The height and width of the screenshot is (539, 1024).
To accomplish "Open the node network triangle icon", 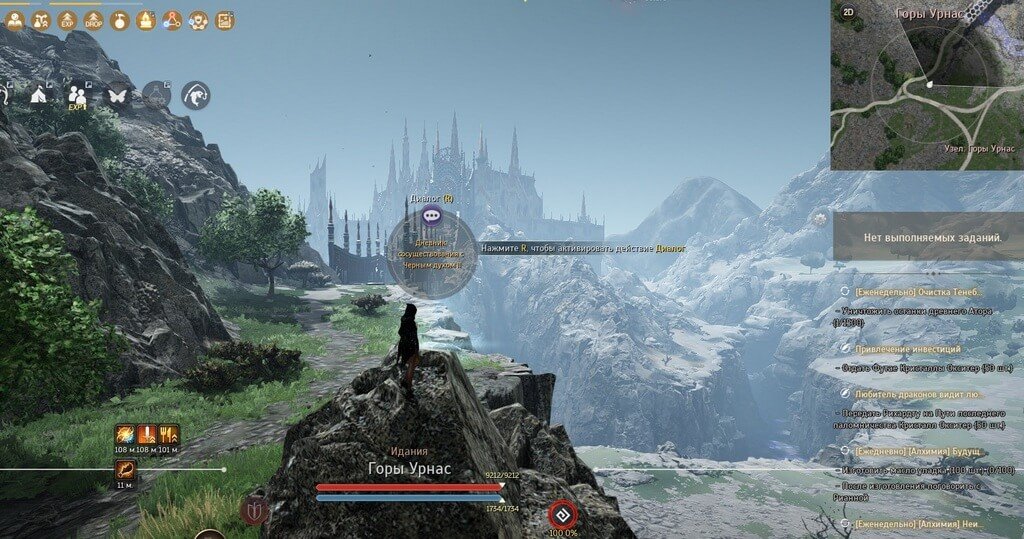I will click(x=172, y=19).
